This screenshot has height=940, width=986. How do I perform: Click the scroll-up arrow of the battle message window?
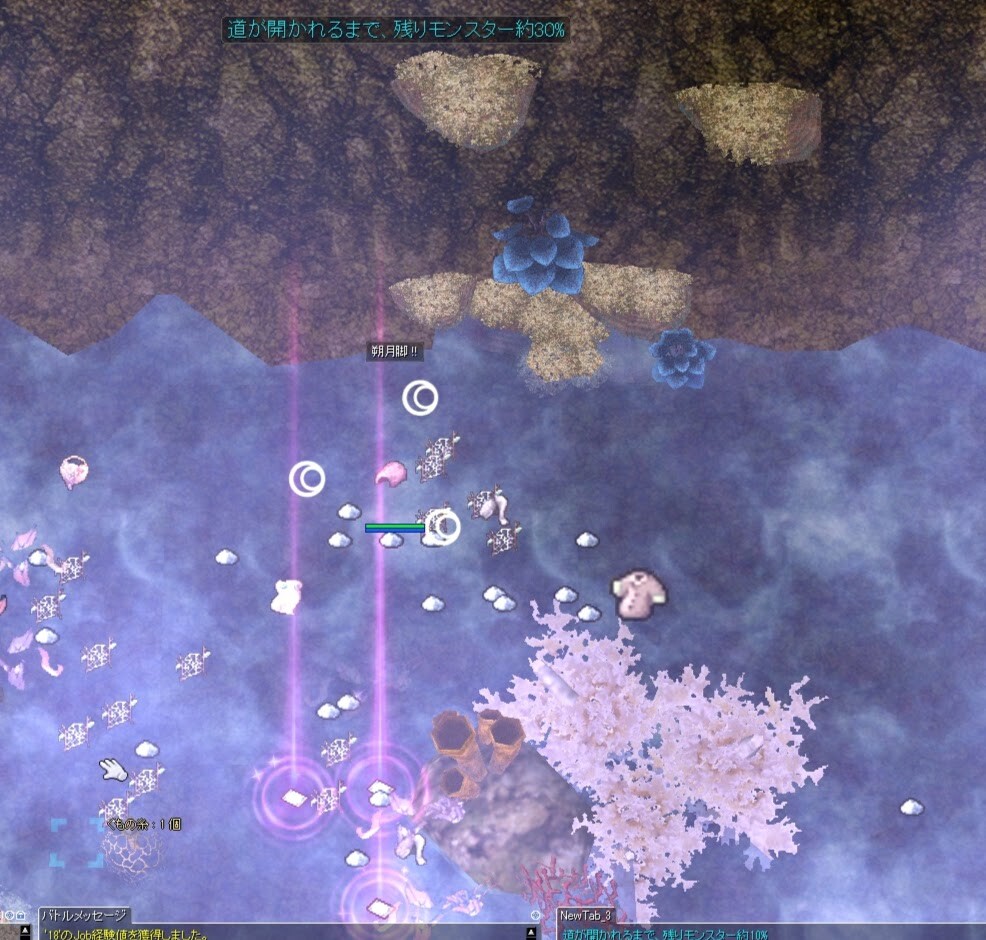tap(531, 933)
